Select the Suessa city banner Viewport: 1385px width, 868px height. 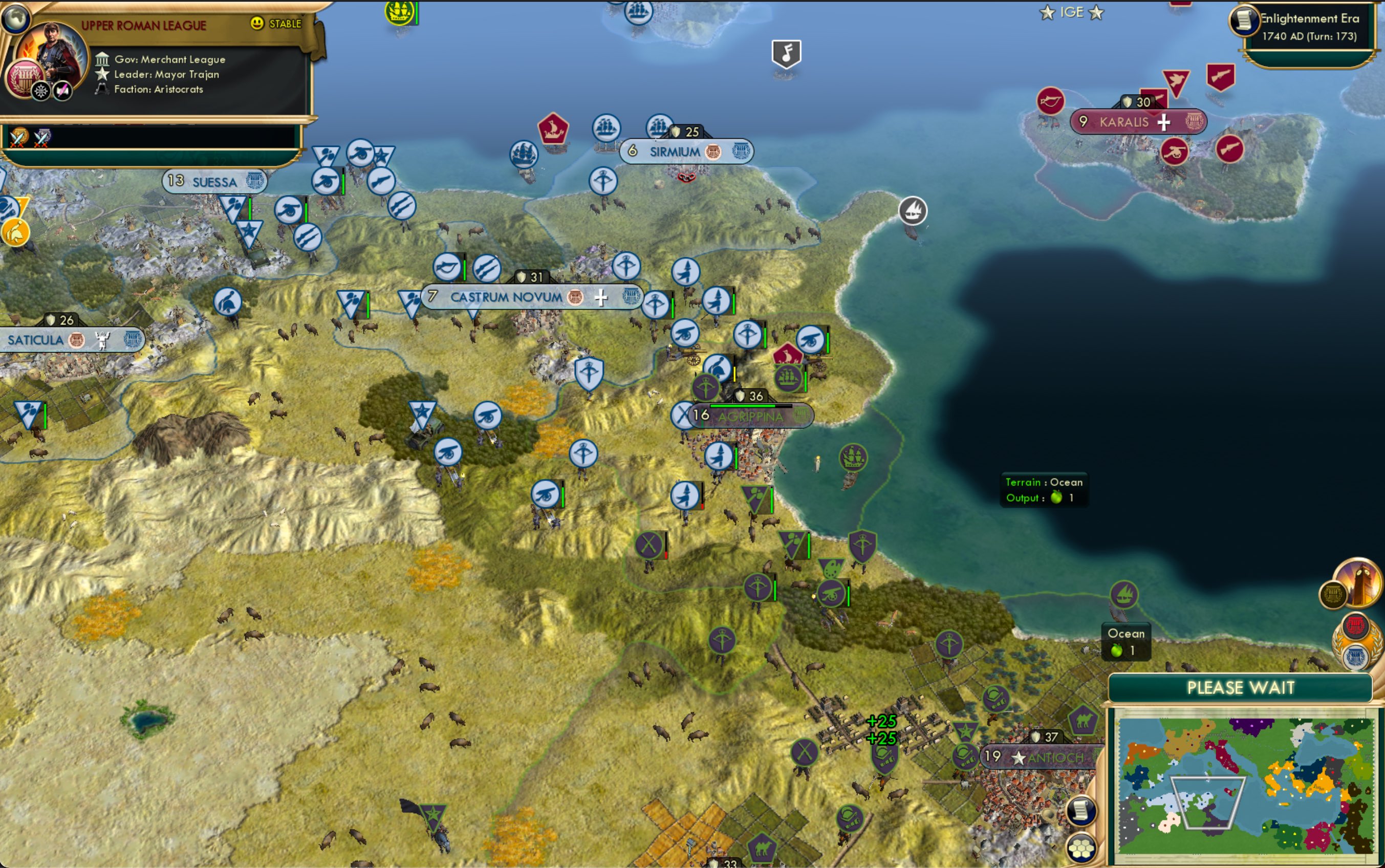(x=214, y=182)
